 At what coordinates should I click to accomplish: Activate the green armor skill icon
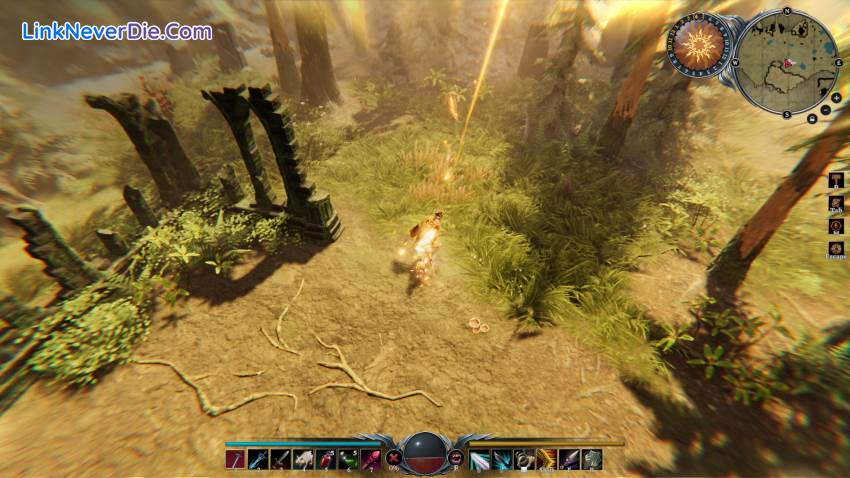pyautogui.click(x=592, y=460)
